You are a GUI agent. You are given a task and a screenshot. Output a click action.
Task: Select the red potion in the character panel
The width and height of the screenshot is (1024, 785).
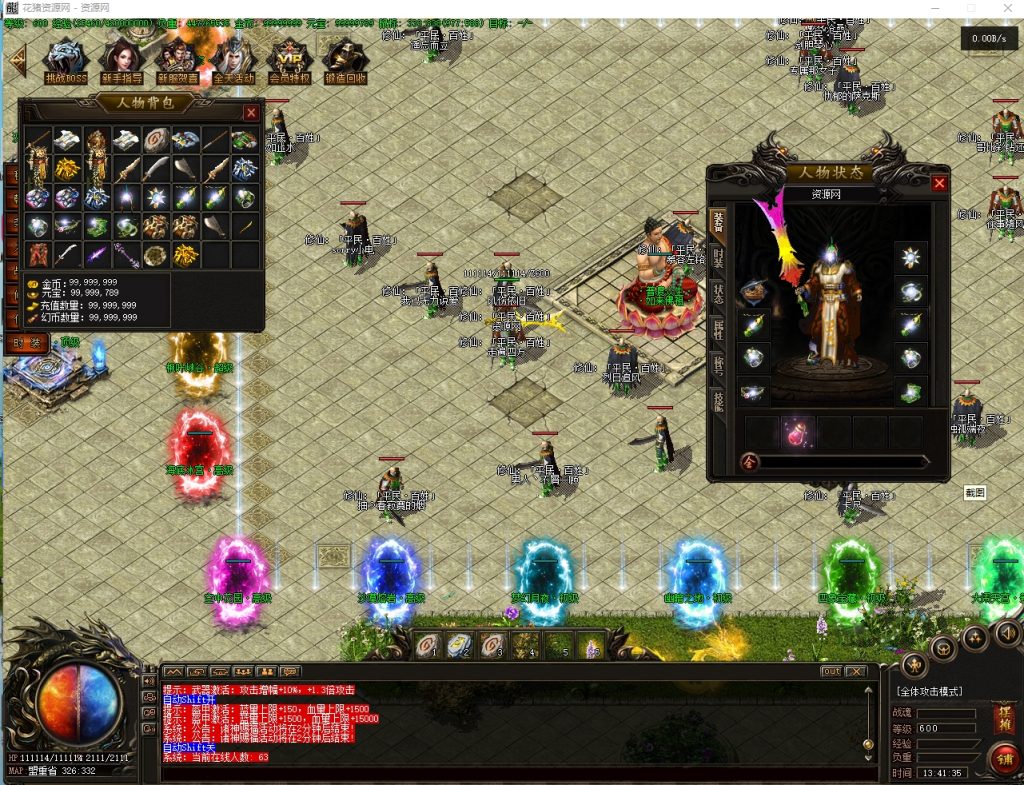(x=798, y=433)
